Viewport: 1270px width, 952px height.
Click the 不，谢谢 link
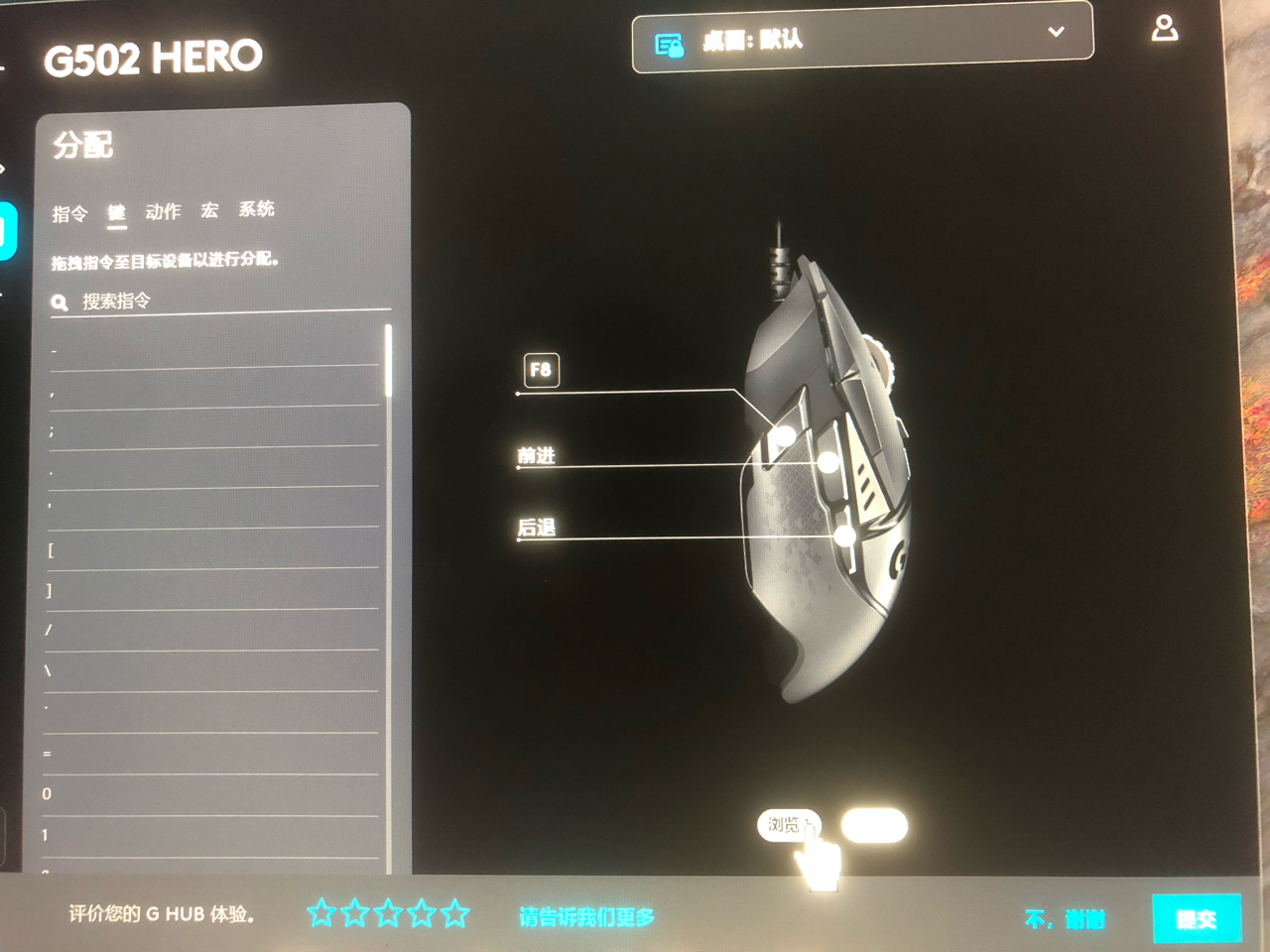pyautogui.click(x=1067, y=920)
